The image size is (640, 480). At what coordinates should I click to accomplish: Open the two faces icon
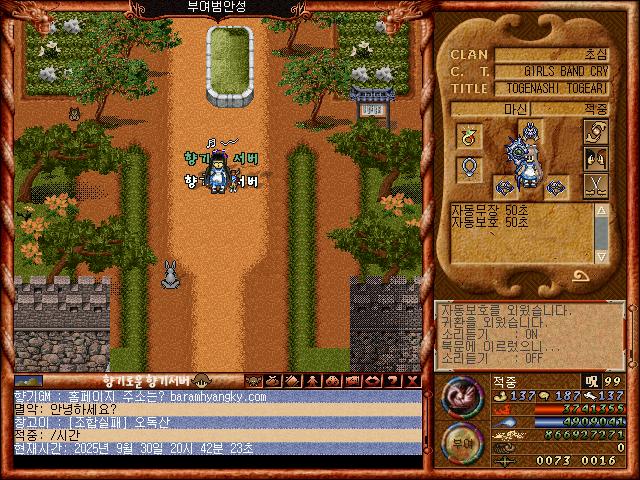coord(598,158)
